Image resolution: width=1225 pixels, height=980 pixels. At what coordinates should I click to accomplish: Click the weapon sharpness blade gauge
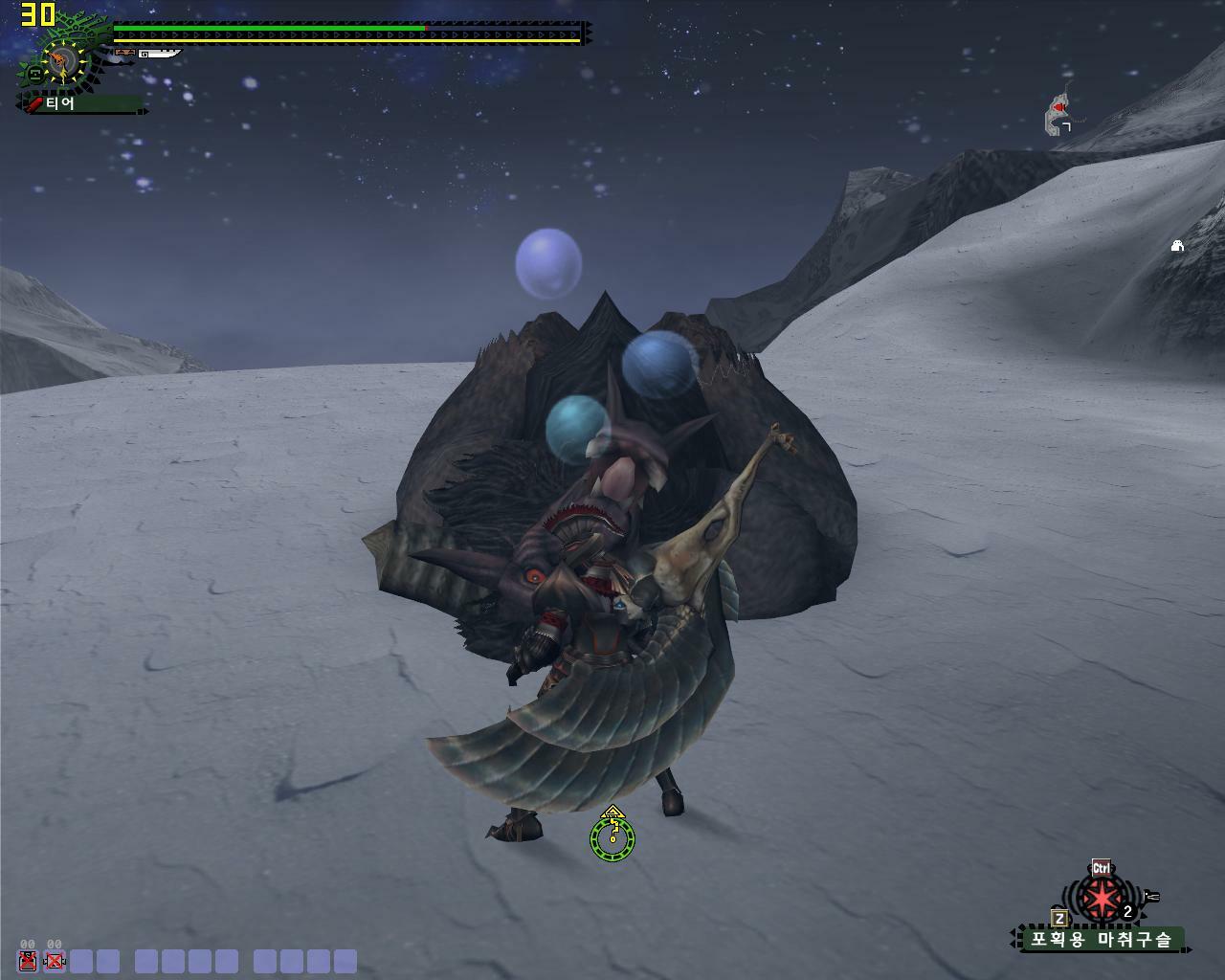[x=157, y=55]
